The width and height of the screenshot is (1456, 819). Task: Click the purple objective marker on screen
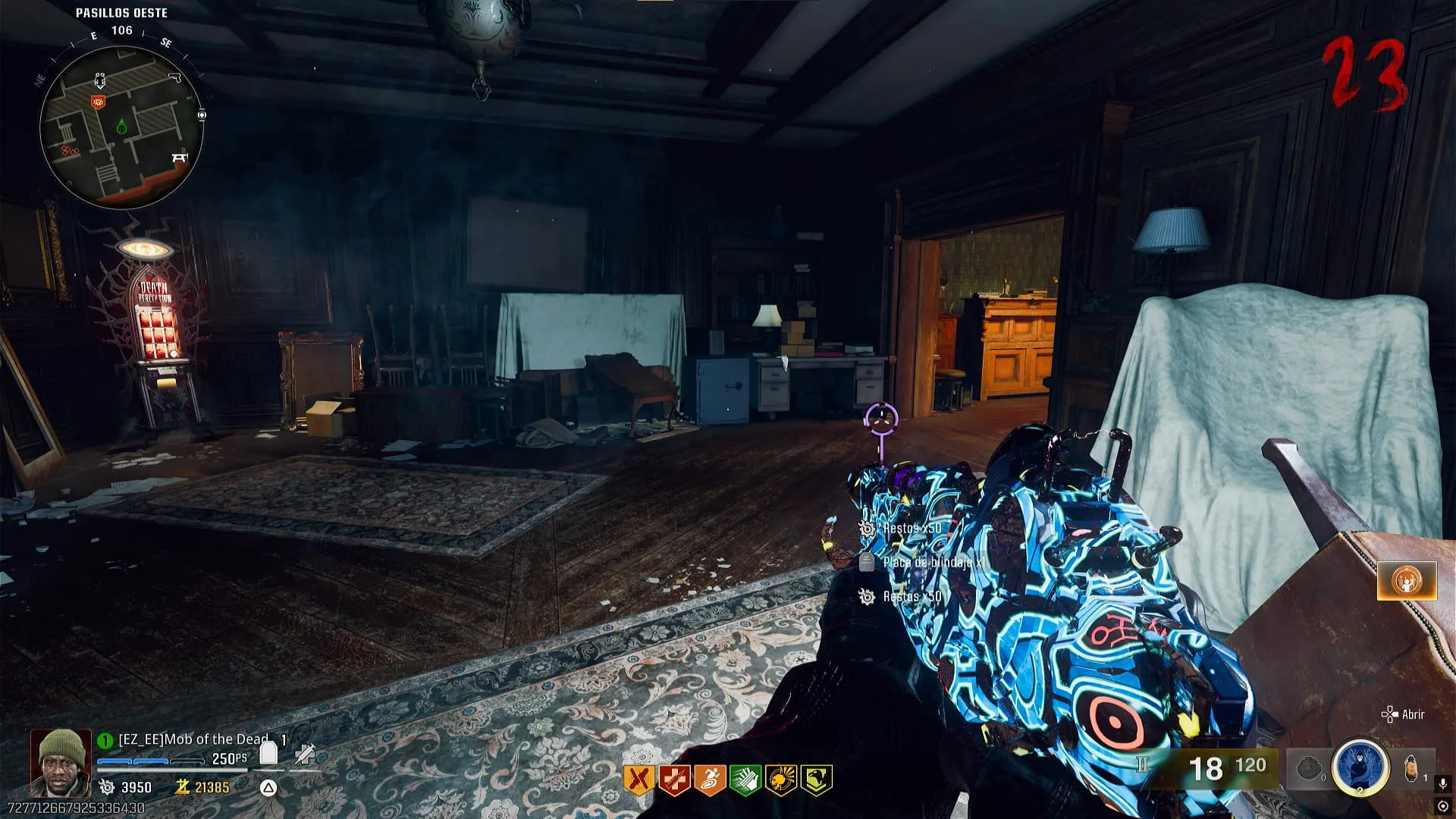pos(881,417)
